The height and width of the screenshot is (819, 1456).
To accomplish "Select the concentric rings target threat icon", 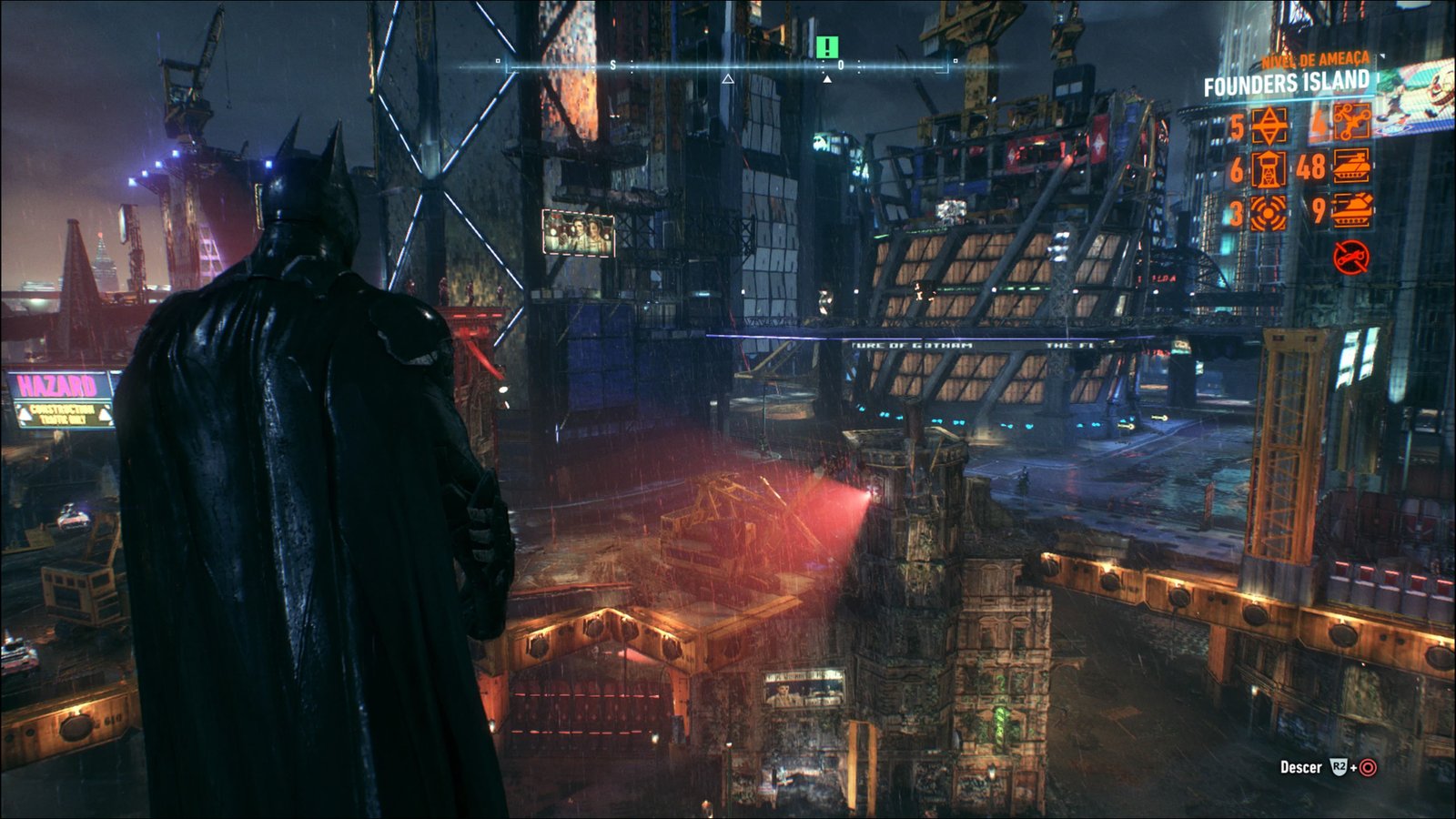I will click(x=1268, y=213).
